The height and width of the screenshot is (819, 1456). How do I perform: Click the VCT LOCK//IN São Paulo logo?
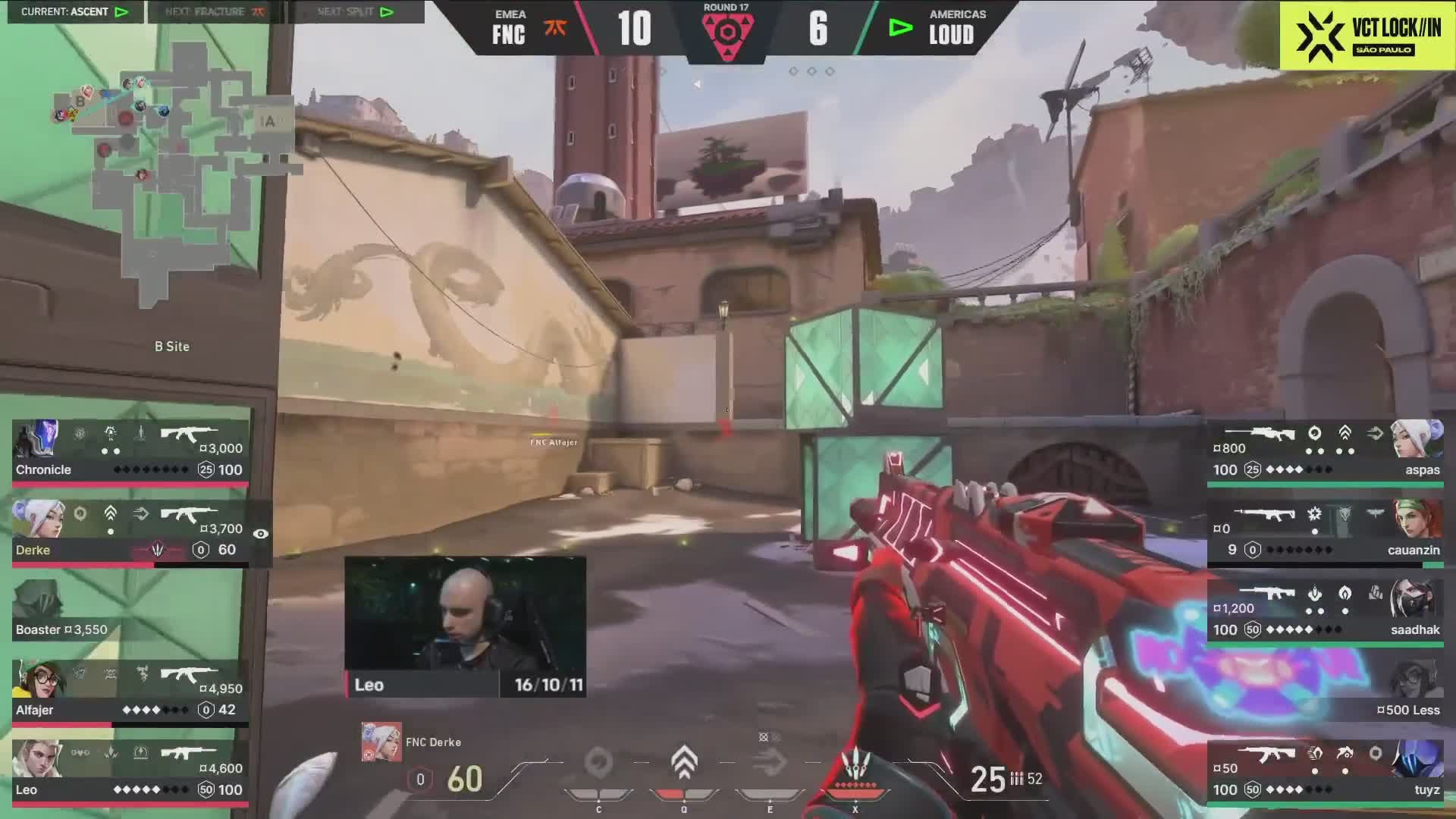(1367, 36)
